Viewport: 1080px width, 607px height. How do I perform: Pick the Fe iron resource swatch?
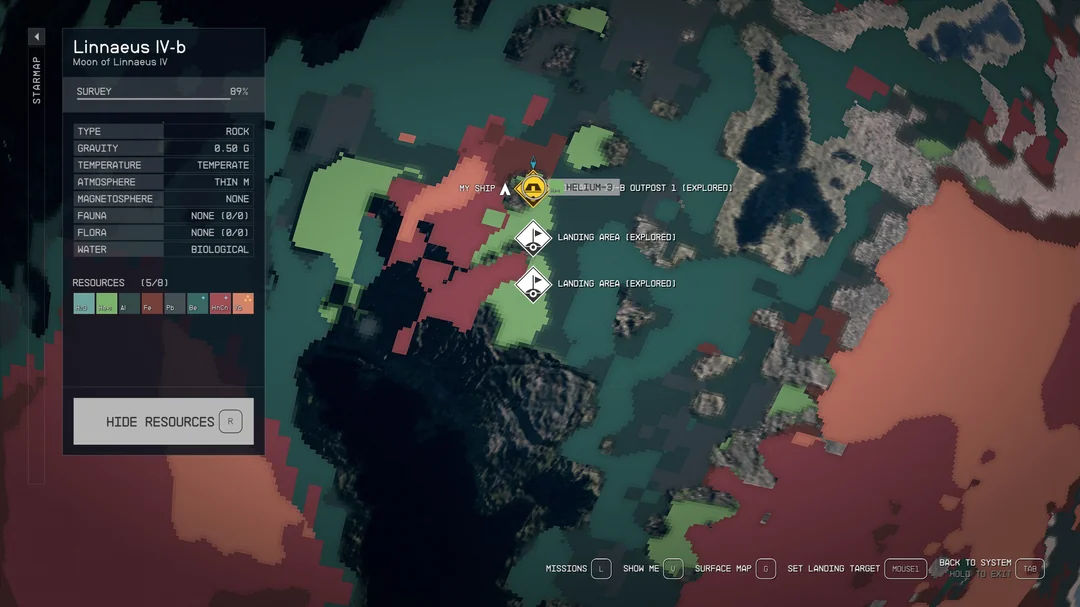tap(152, 303)
